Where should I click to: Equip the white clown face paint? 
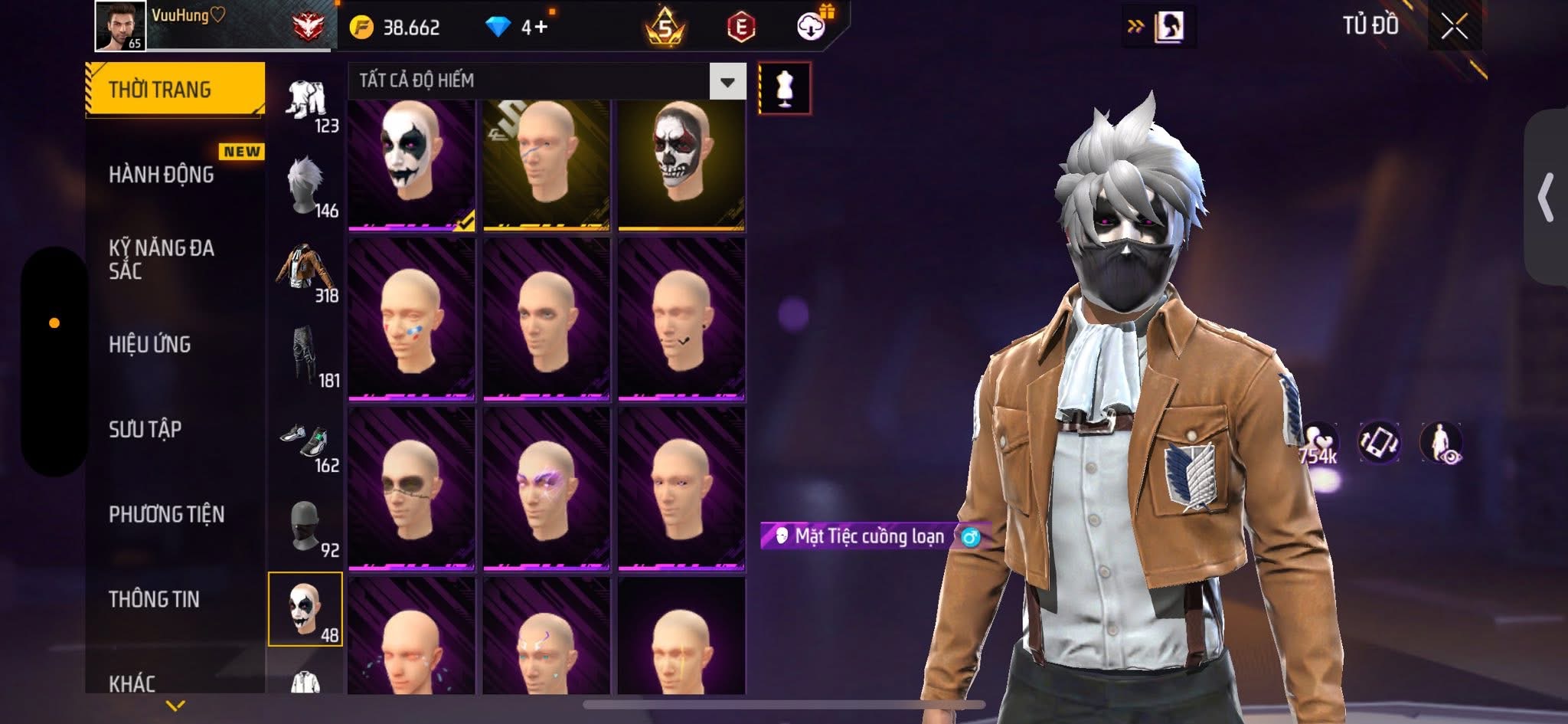[411, 163]
